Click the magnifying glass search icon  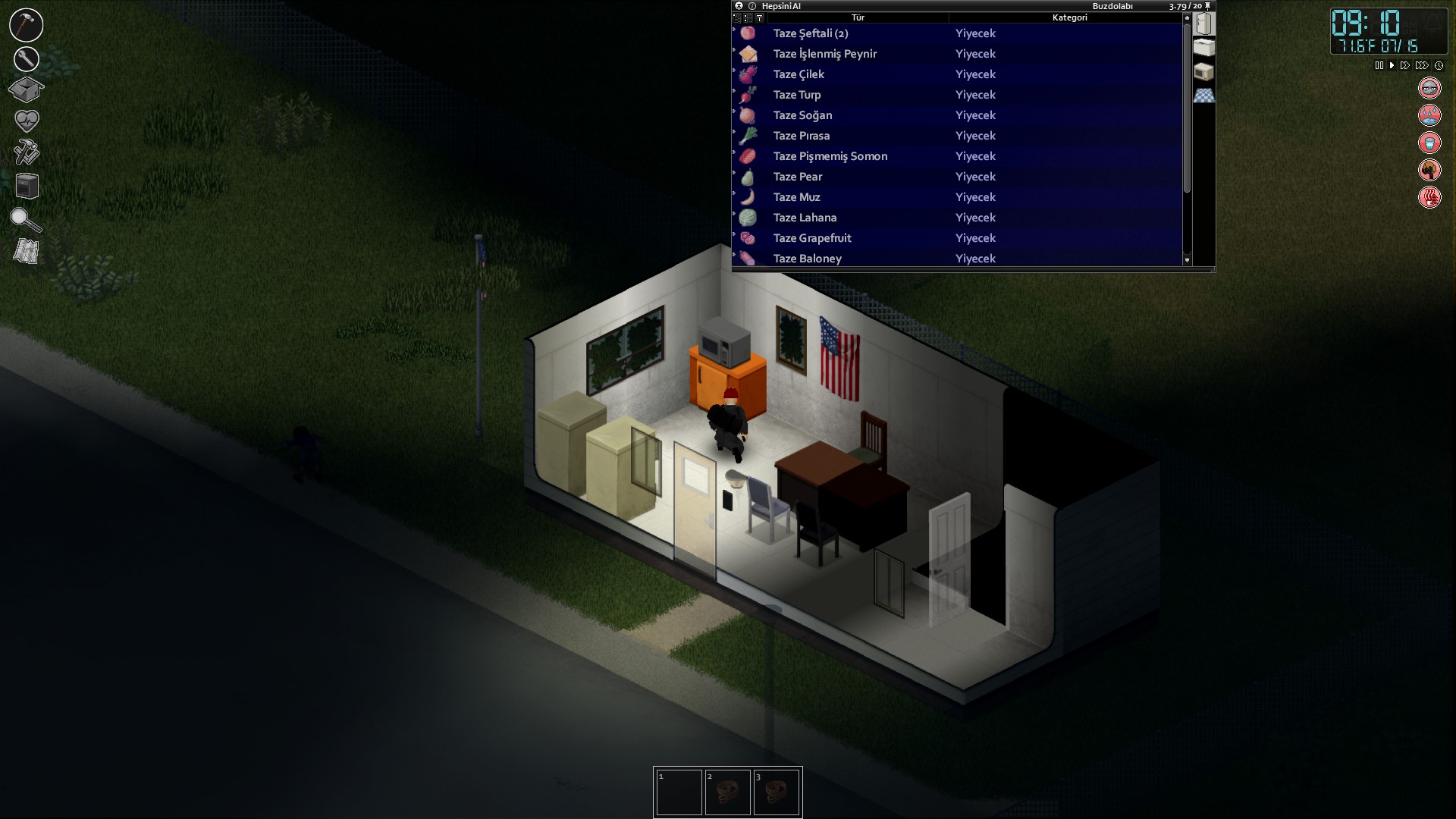tap(25, 219)
